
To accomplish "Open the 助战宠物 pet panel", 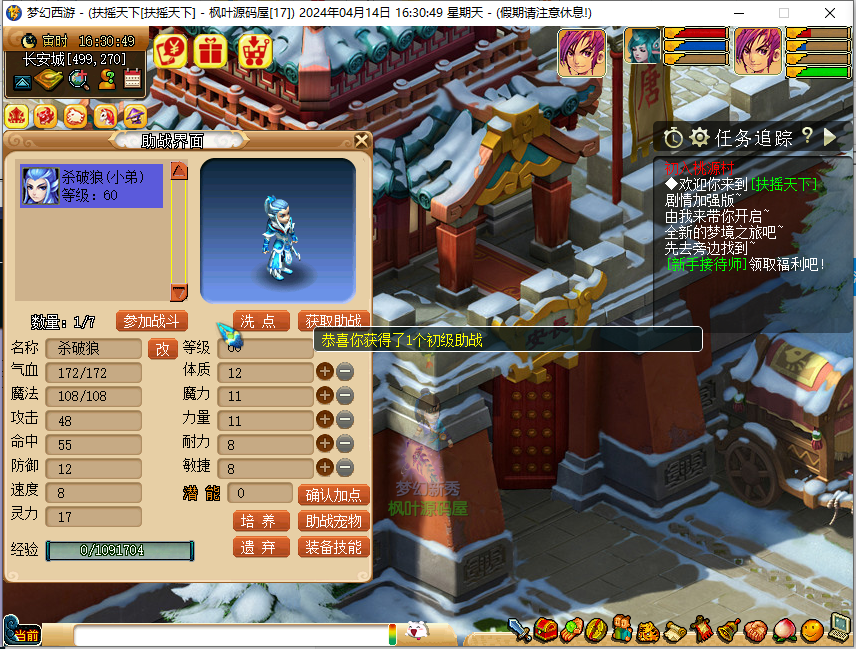I will tap(334, 521).
